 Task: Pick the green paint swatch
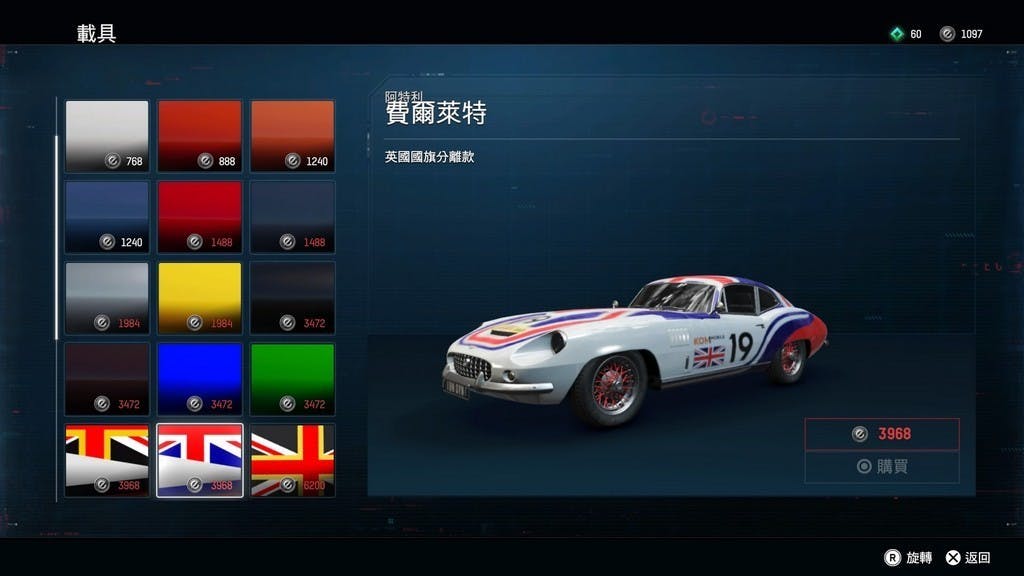[x=292, y=379]
